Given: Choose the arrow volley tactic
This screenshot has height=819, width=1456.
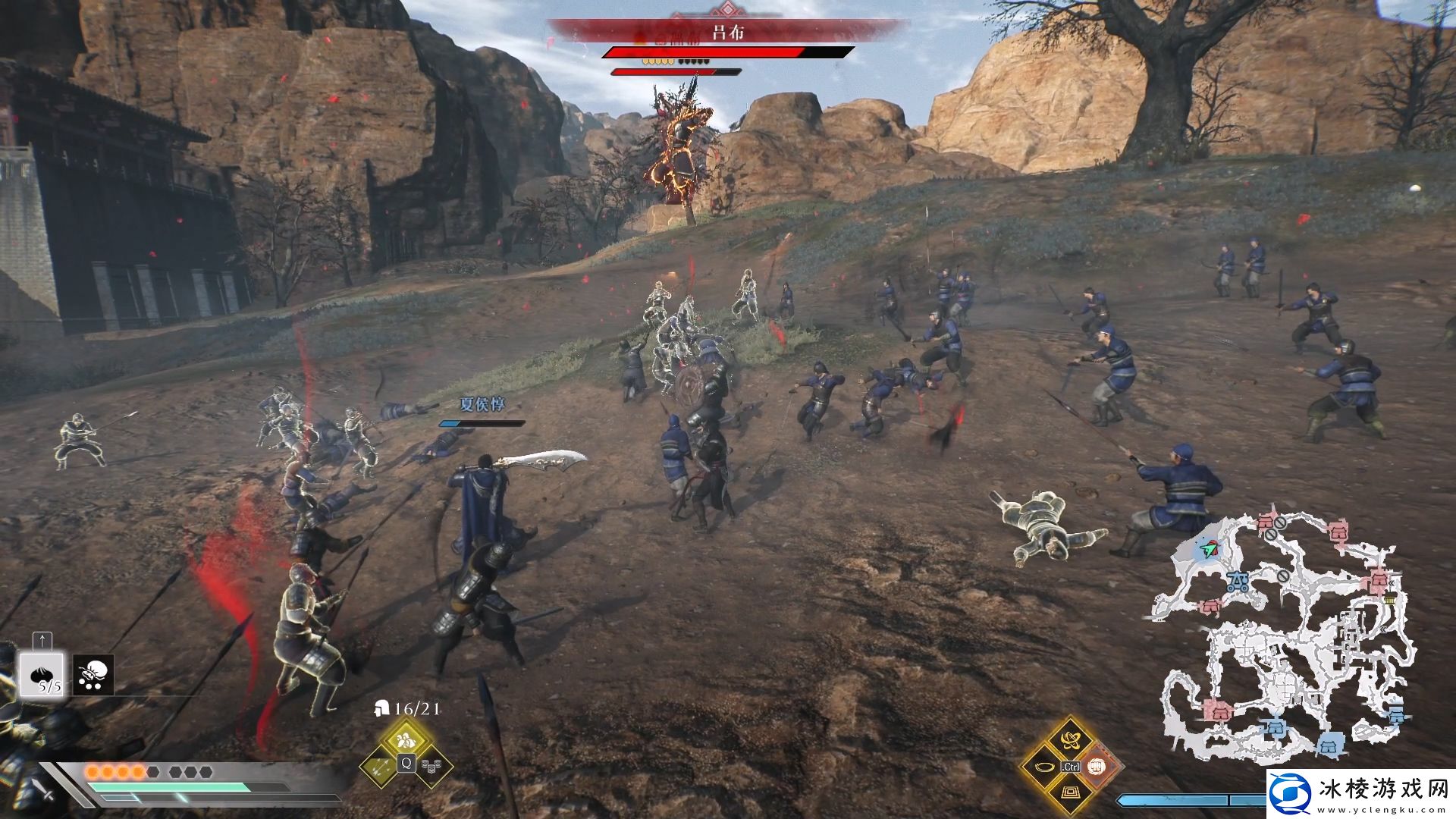Looking at the screenshot, I should [379, 766].
